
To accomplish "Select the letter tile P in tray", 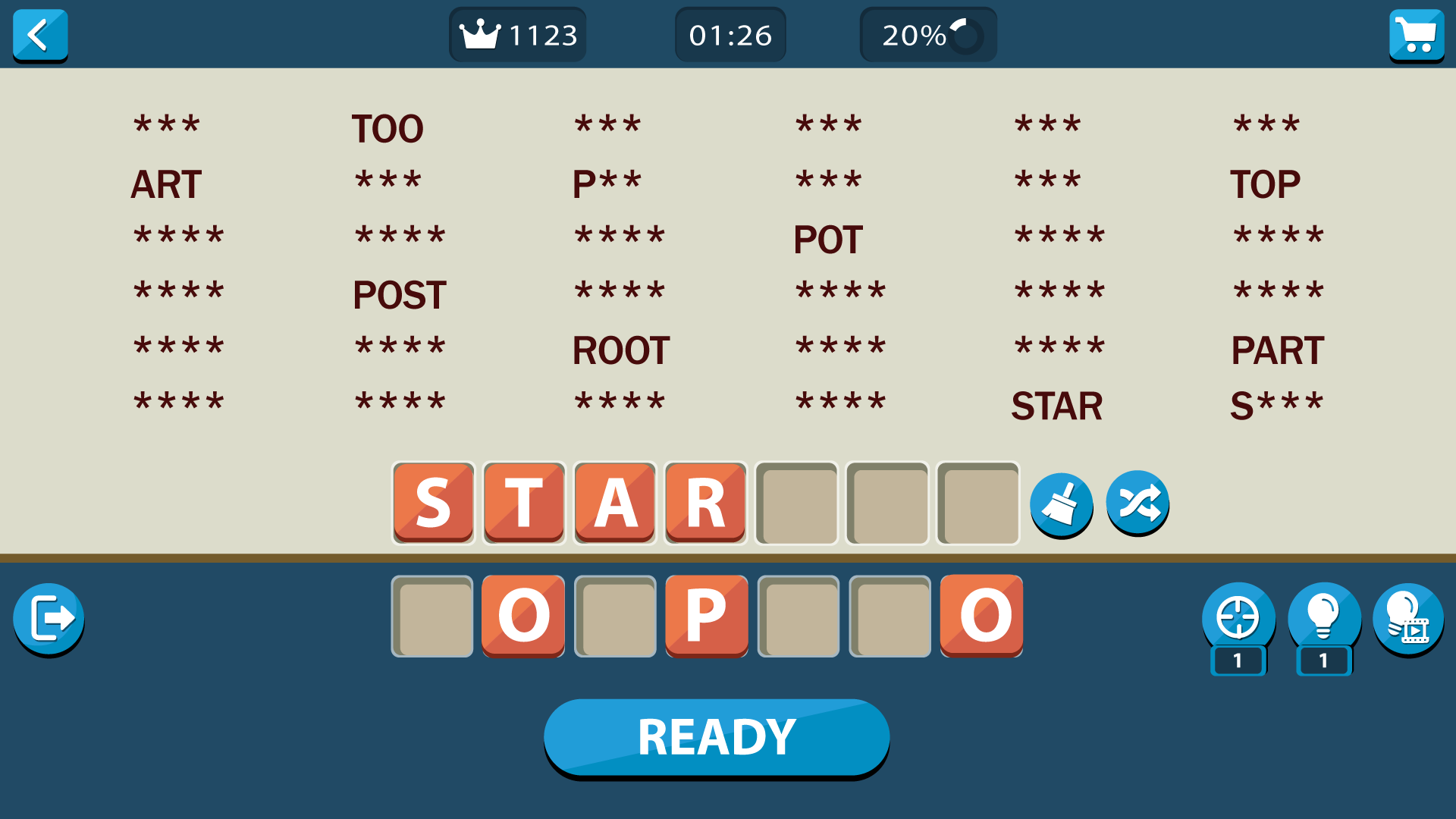I will coord(706,616).
